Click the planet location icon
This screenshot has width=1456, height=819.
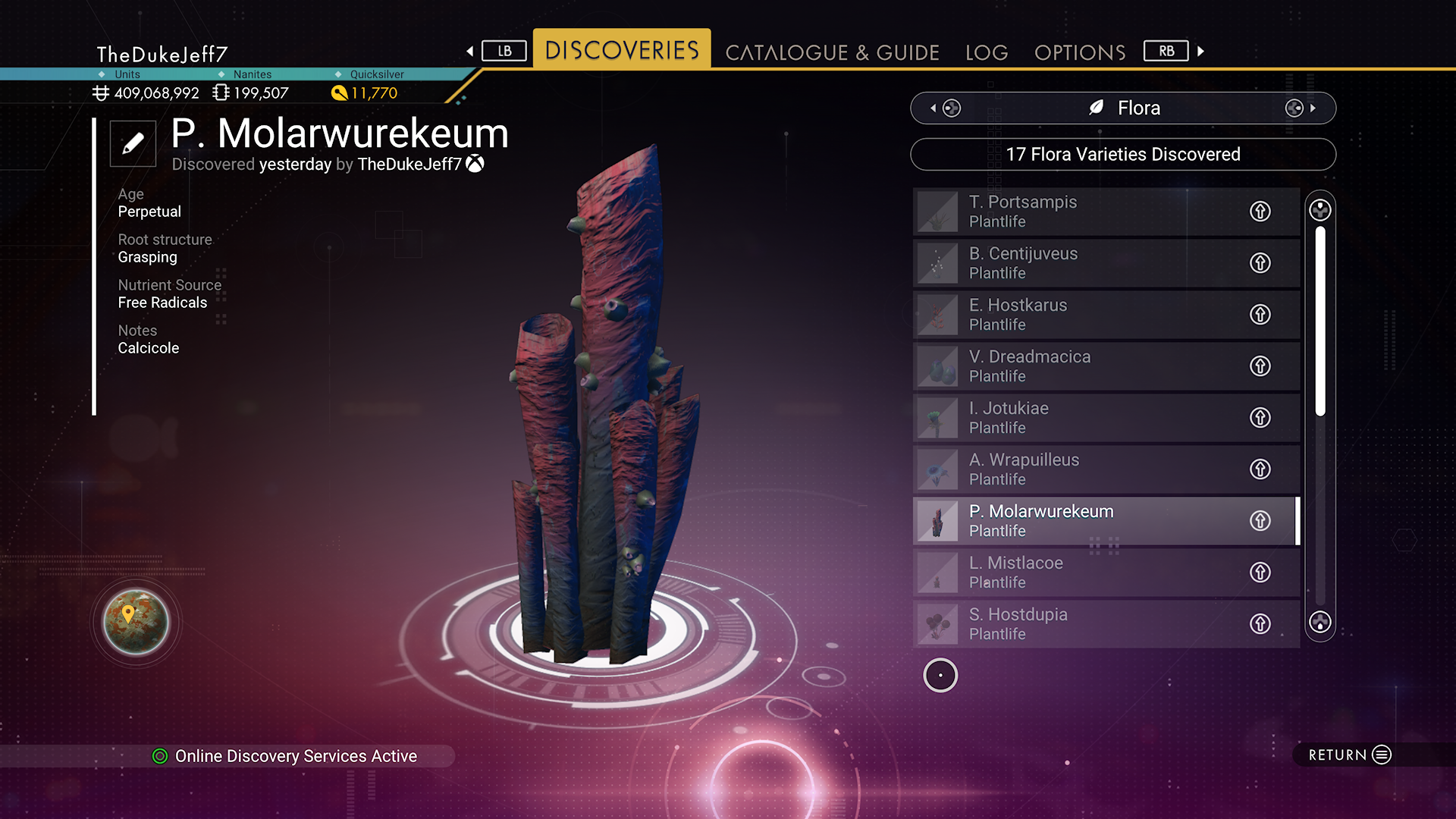point(136,622)
